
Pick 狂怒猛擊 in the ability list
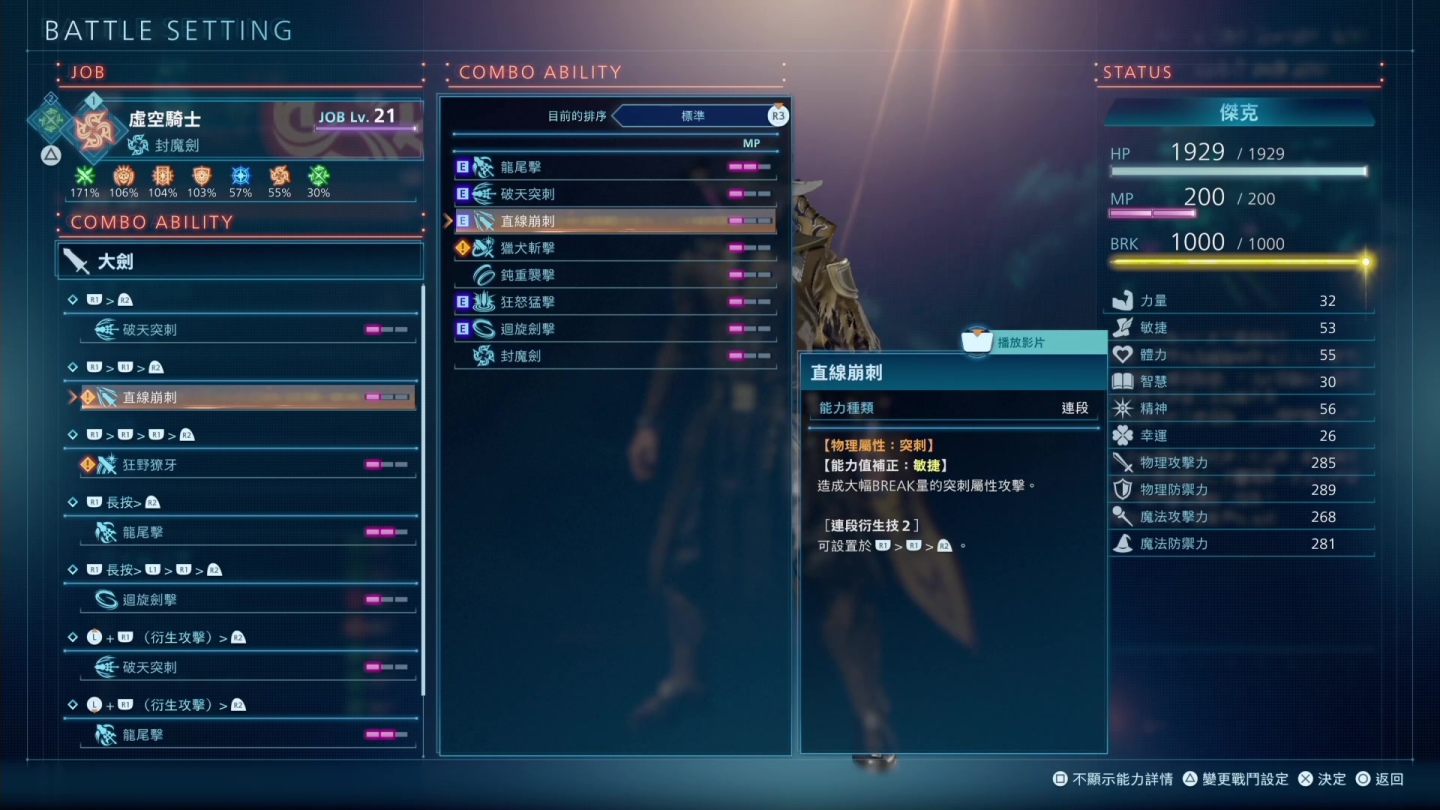coord(615,302)
